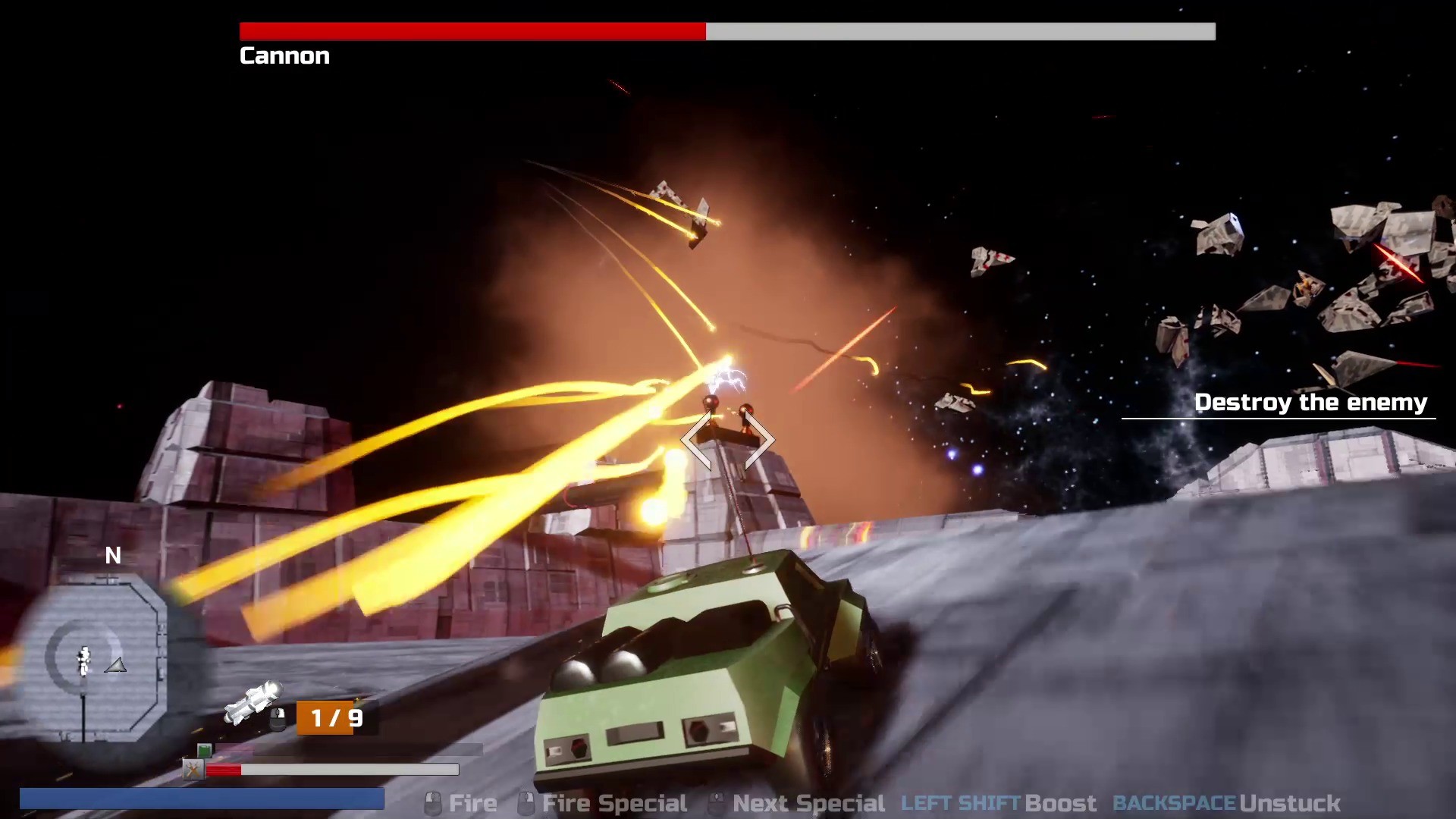Click the red health bar
The width and height of the screenshot is (1456, 819).
point(225,770)
